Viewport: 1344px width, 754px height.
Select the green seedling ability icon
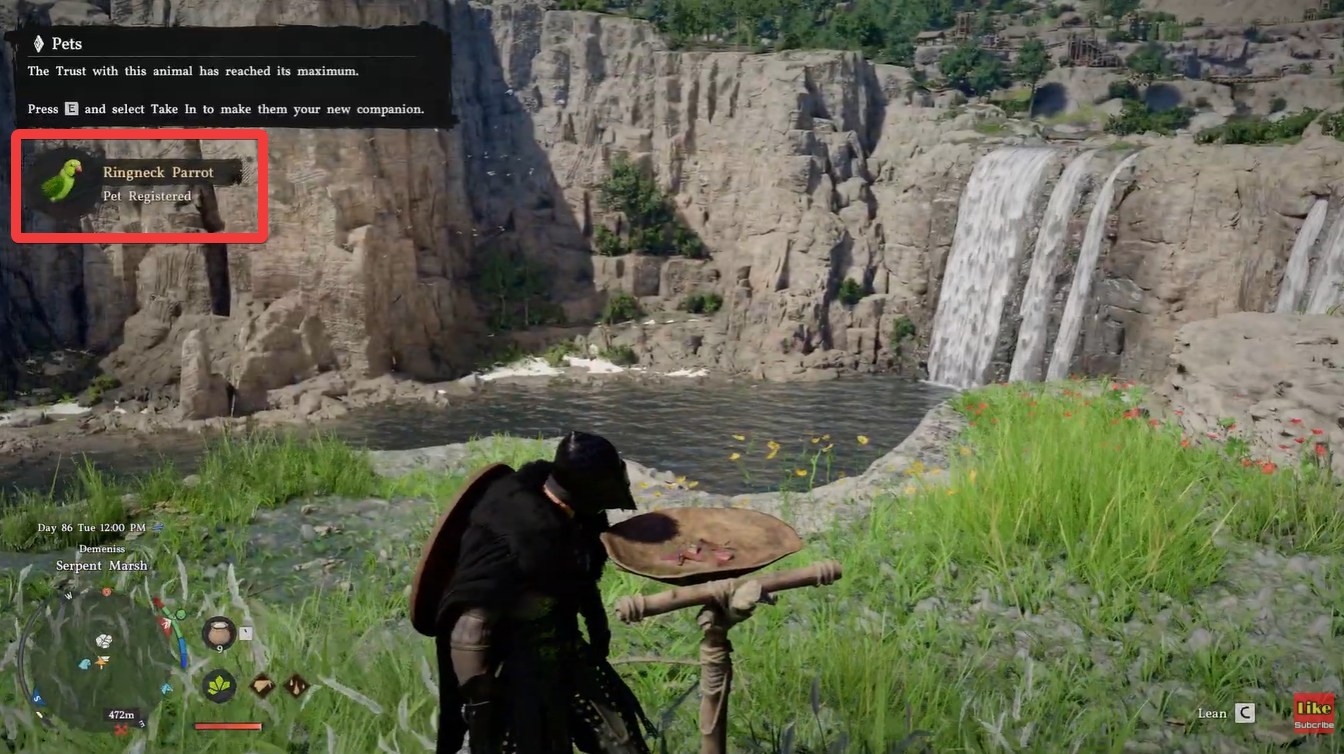tap(217, 687)
